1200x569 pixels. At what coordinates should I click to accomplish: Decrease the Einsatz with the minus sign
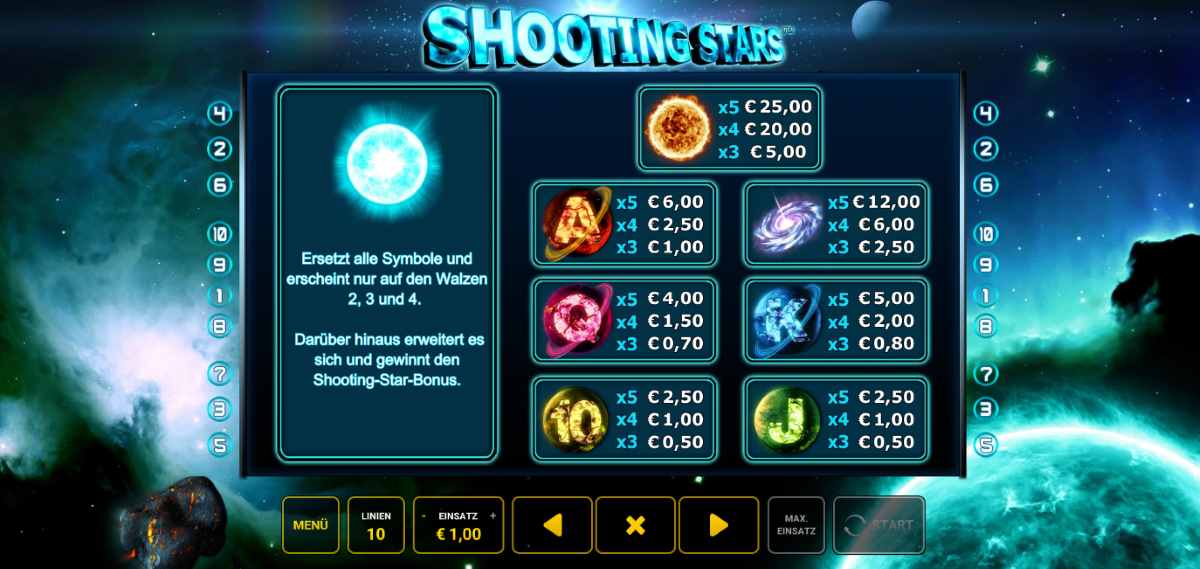click(x=425, y=516)
